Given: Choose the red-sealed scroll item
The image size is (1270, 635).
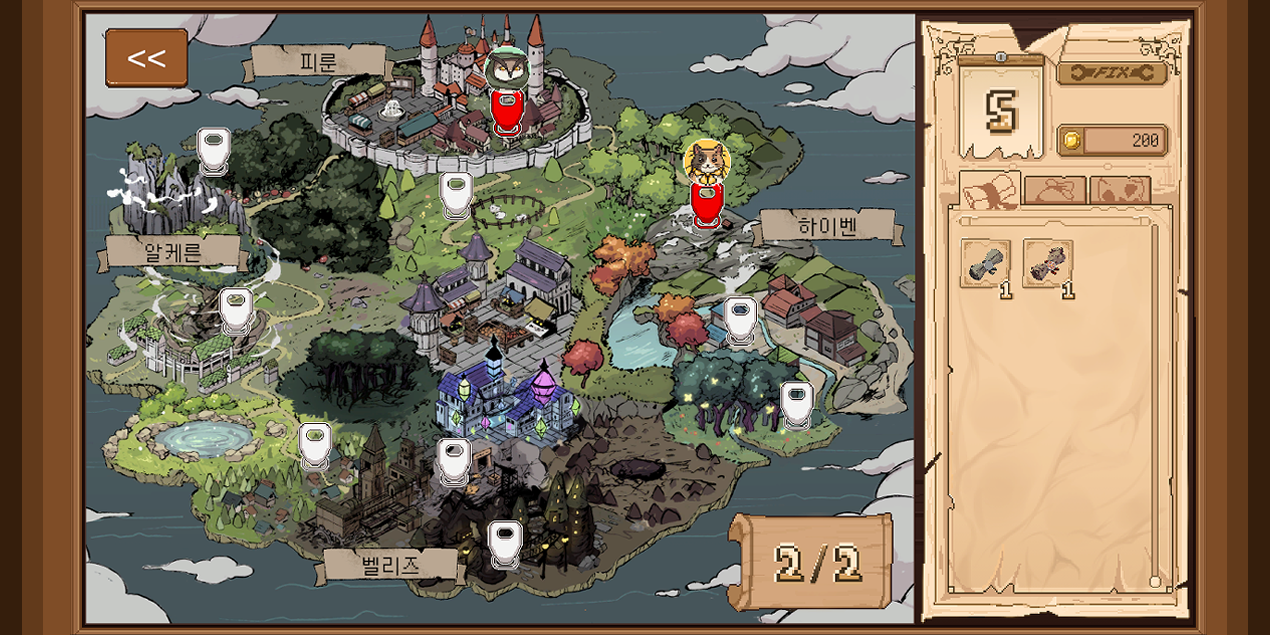Looking at the screenshot, I should (x=1047, y=263).
